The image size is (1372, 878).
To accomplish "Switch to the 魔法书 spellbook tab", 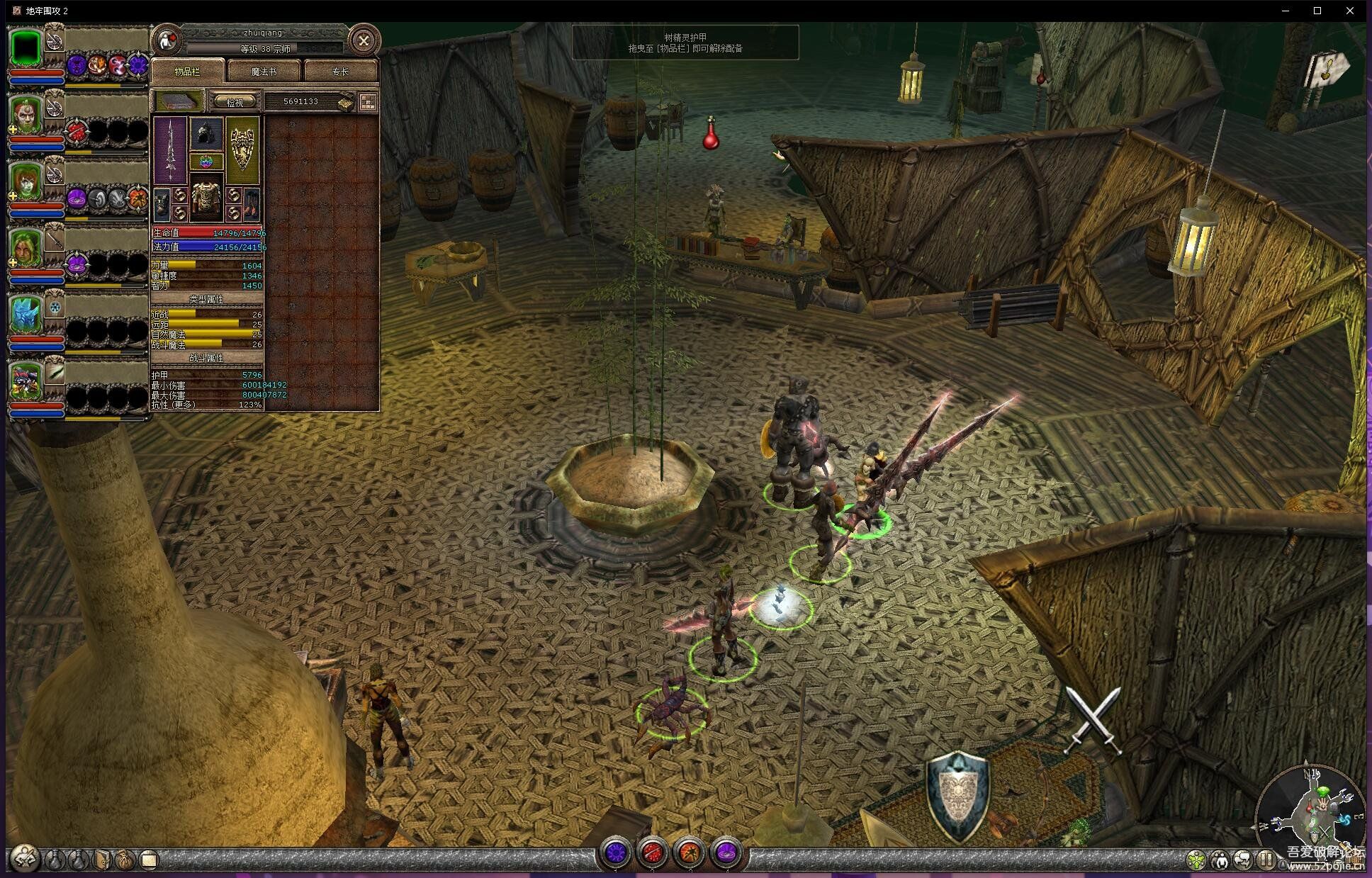I will tap(264, 72).
